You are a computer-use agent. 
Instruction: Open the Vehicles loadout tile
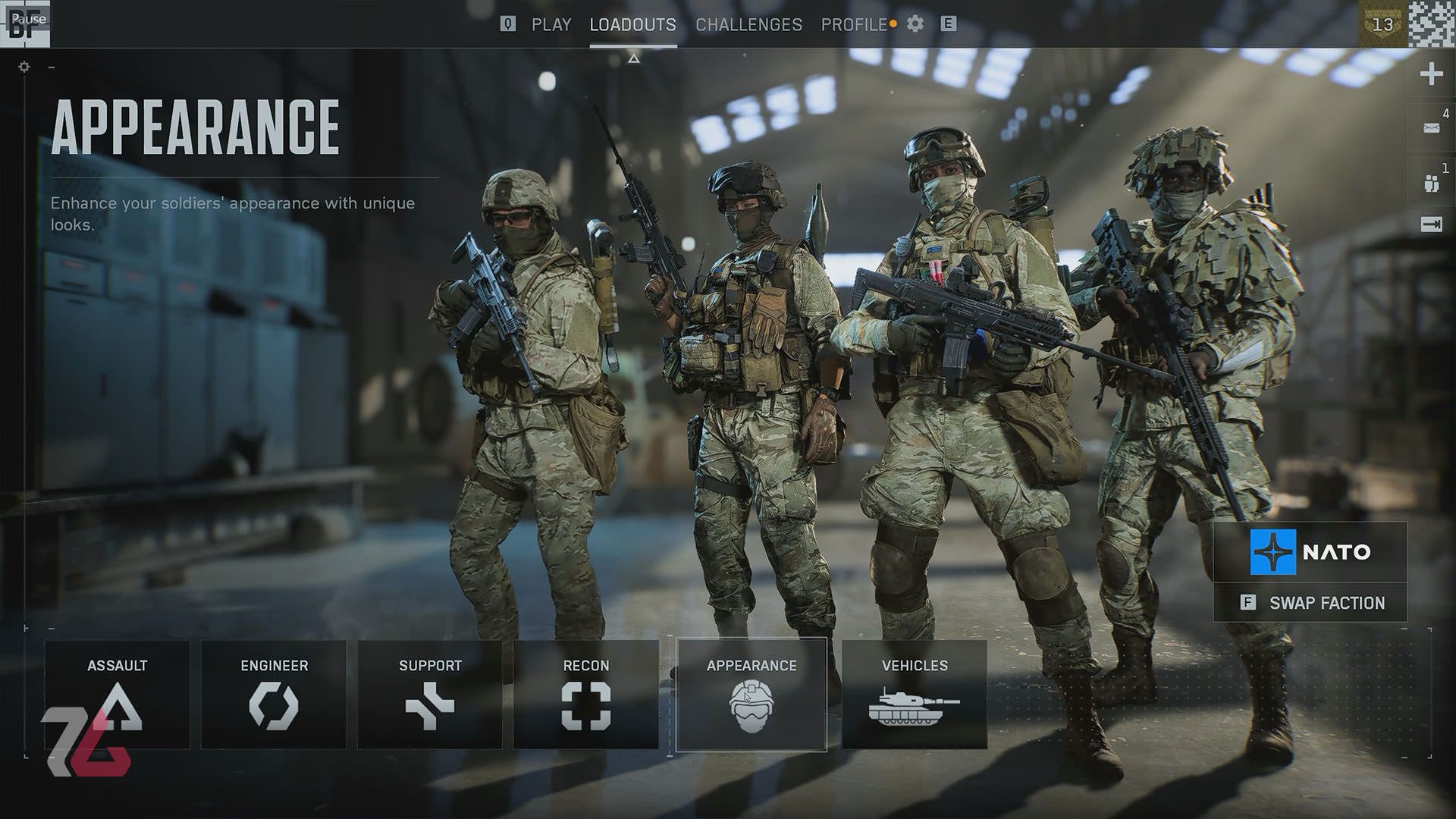pyautogui.click(x=915, y=695)
